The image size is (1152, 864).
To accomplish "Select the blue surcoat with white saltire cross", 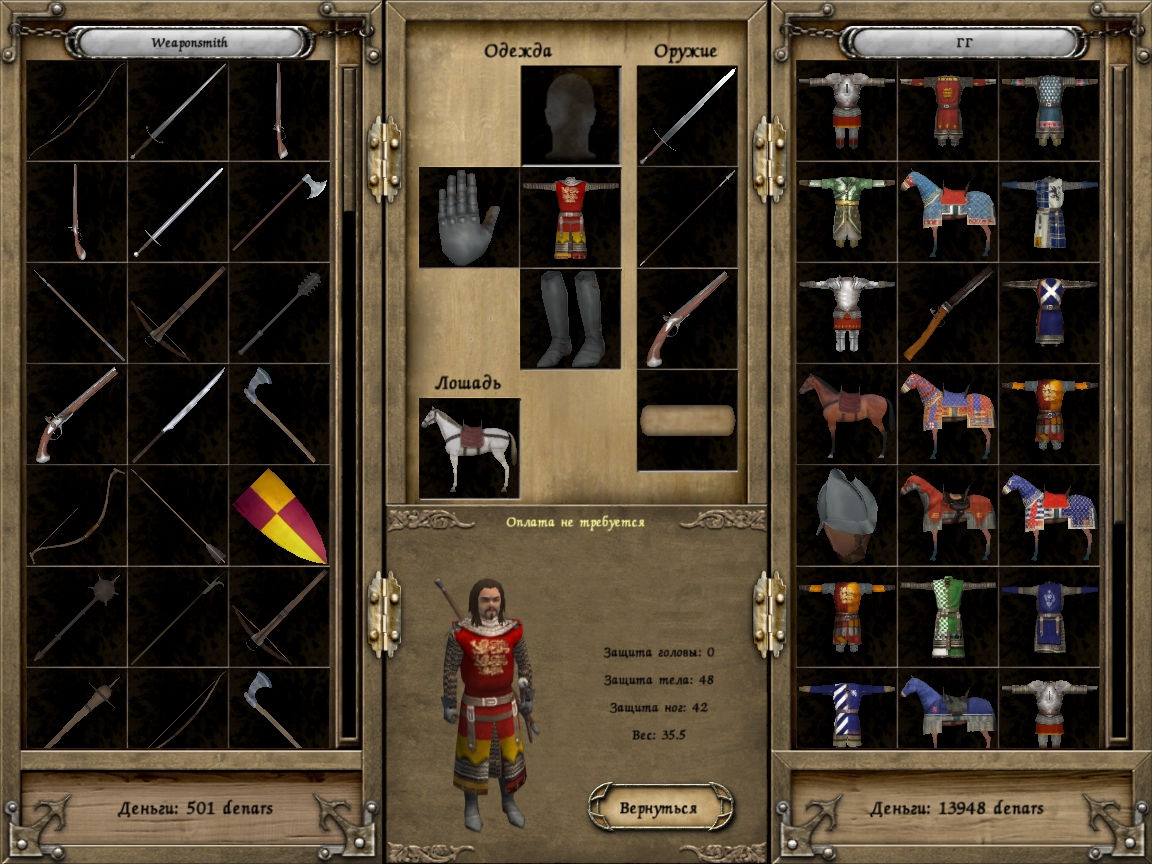I will 1049,312.
